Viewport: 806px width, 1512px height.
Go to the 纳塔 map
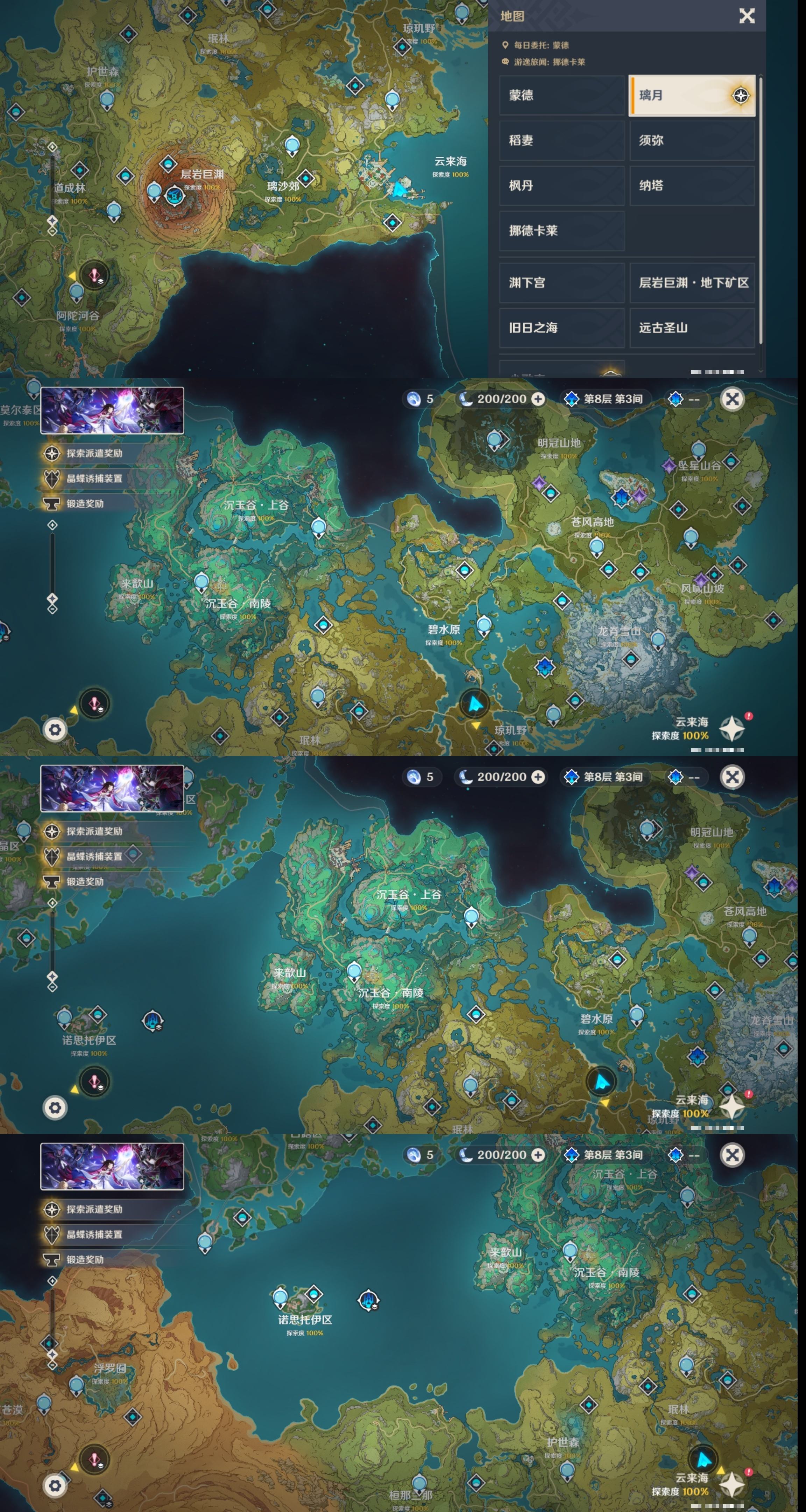[x=691, y=185]
